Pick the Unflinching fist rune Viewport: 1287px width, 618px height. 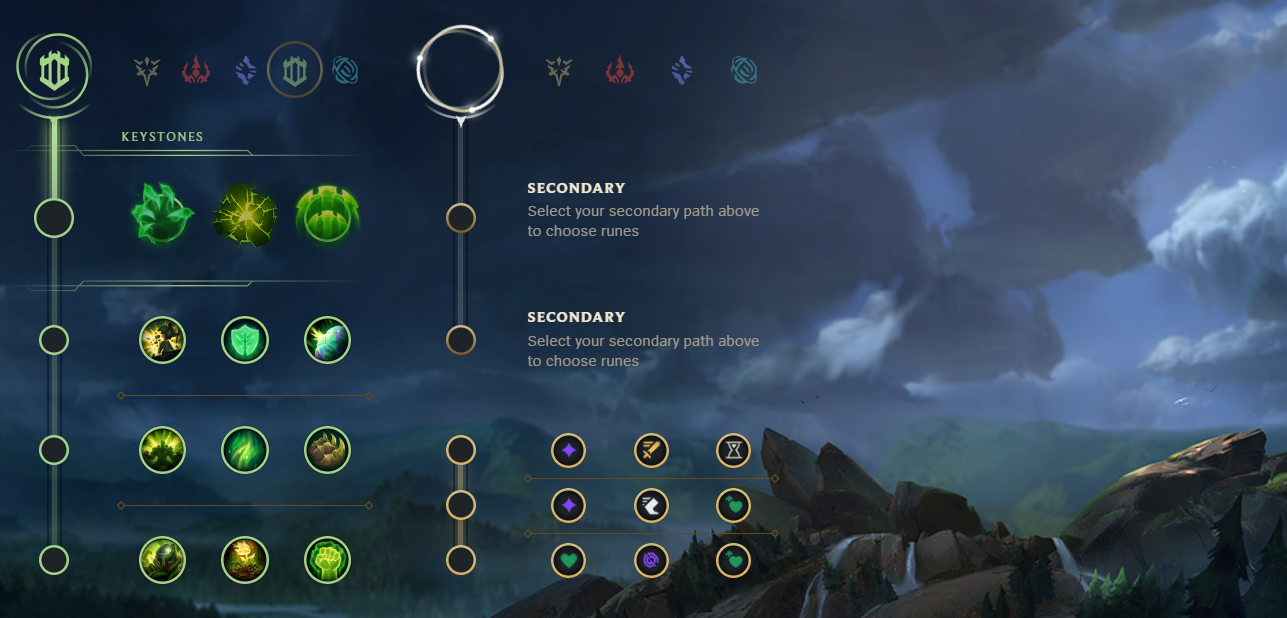point(327,560)
